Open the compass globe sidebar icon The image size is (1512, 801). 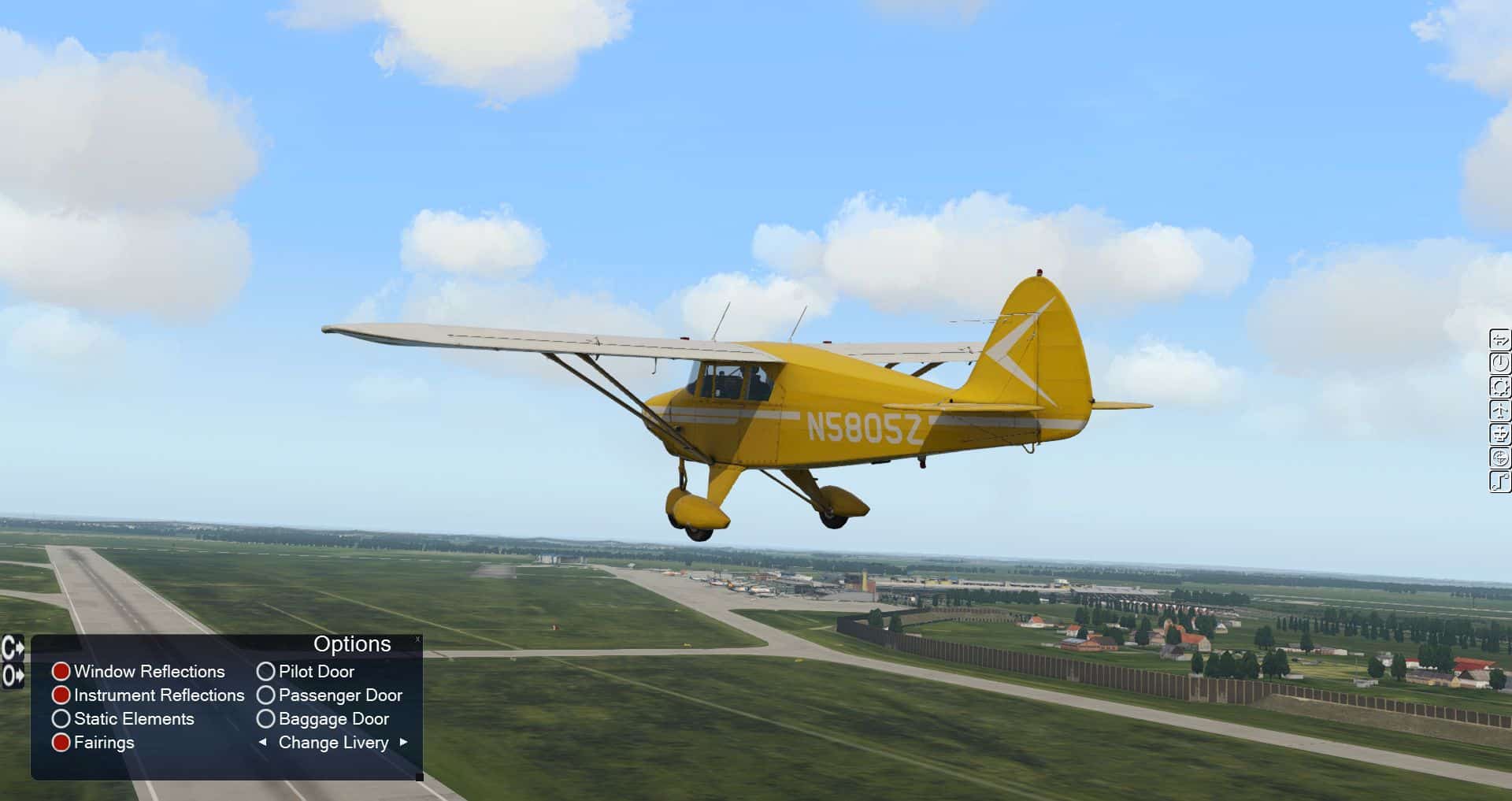point(1500,458)
